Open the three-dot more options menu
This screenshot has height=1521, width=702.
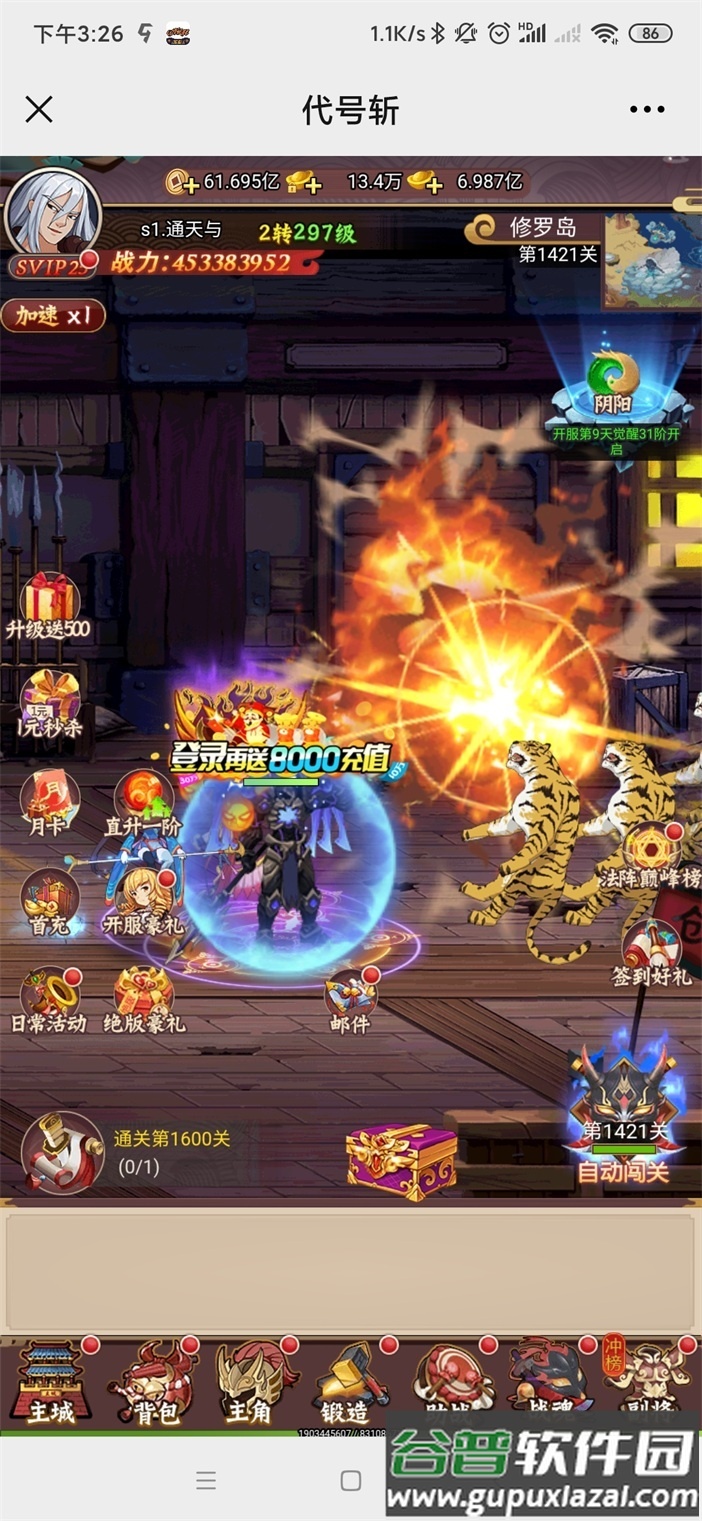tap(647, 110)
